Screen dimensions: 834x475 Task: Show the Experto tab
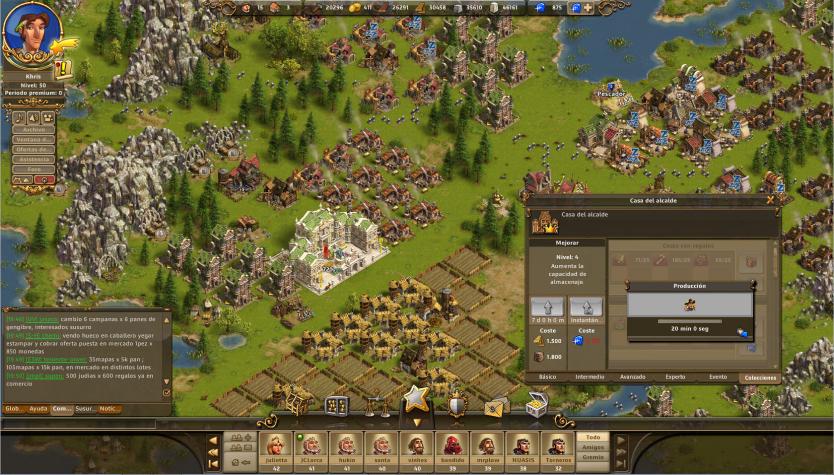[x=676, y=377]
